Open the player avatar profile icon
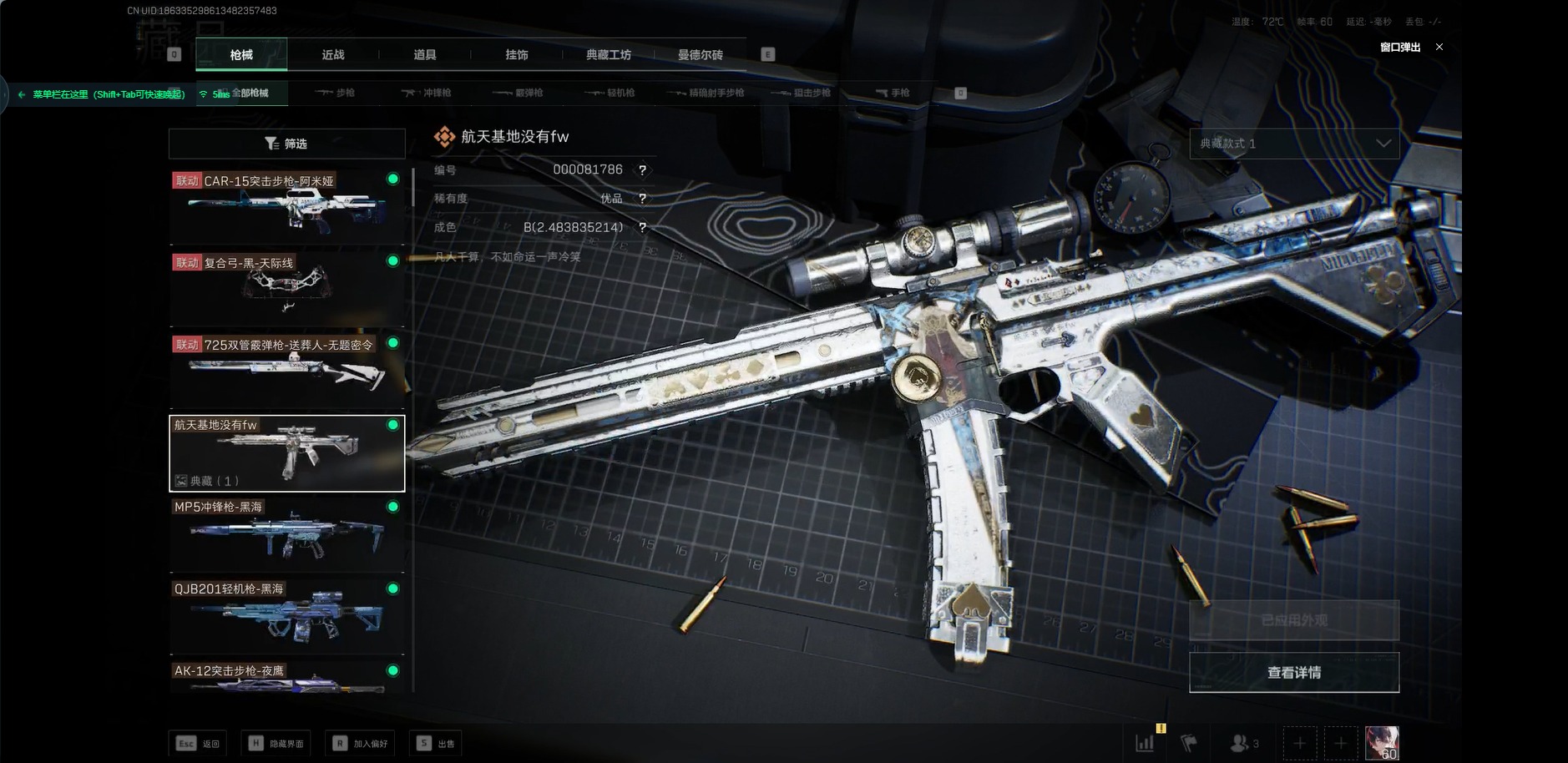This screenshot has width=1568, height=763. [1381, 743]
